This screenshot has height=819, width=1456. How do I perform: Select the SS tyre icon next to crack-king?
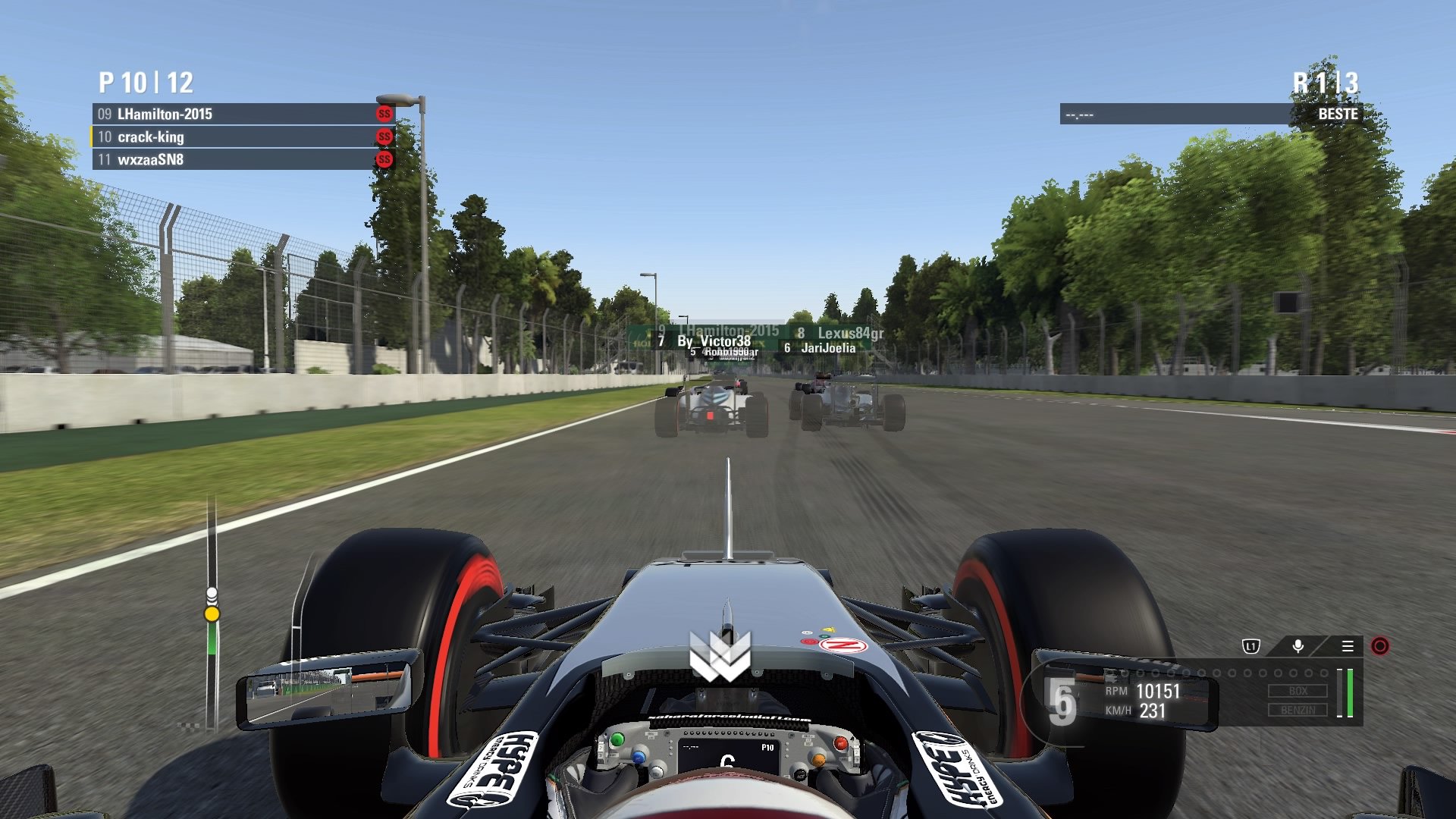point(384,137)
